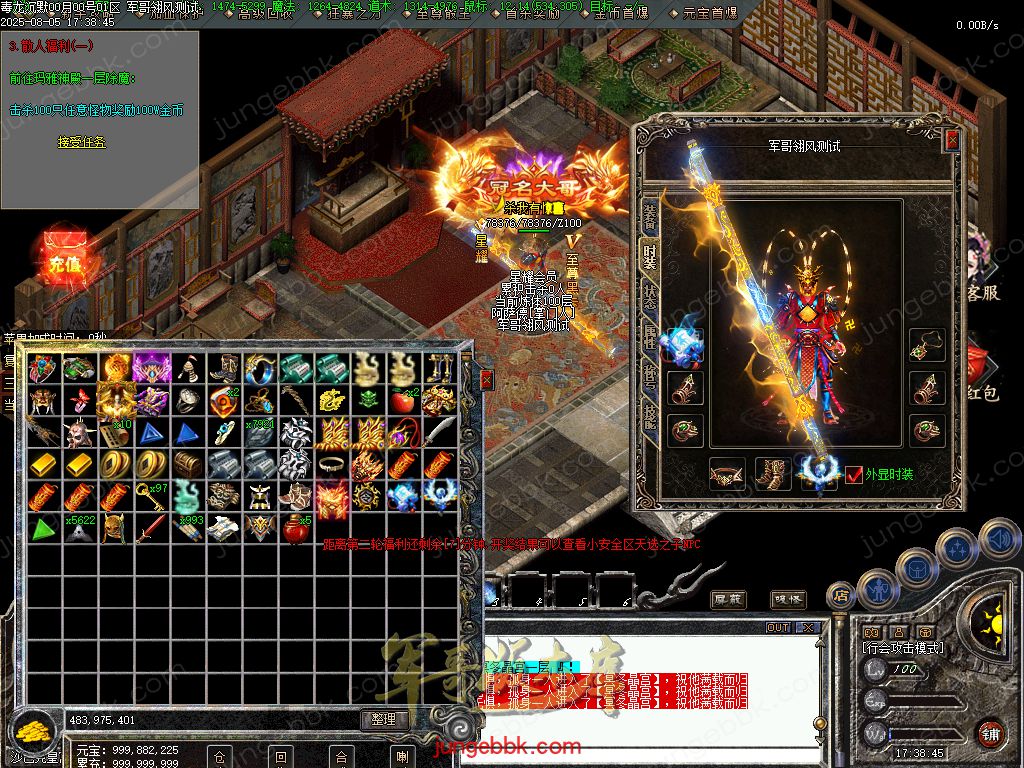Close the character equipment window

(x=952, y=141)
